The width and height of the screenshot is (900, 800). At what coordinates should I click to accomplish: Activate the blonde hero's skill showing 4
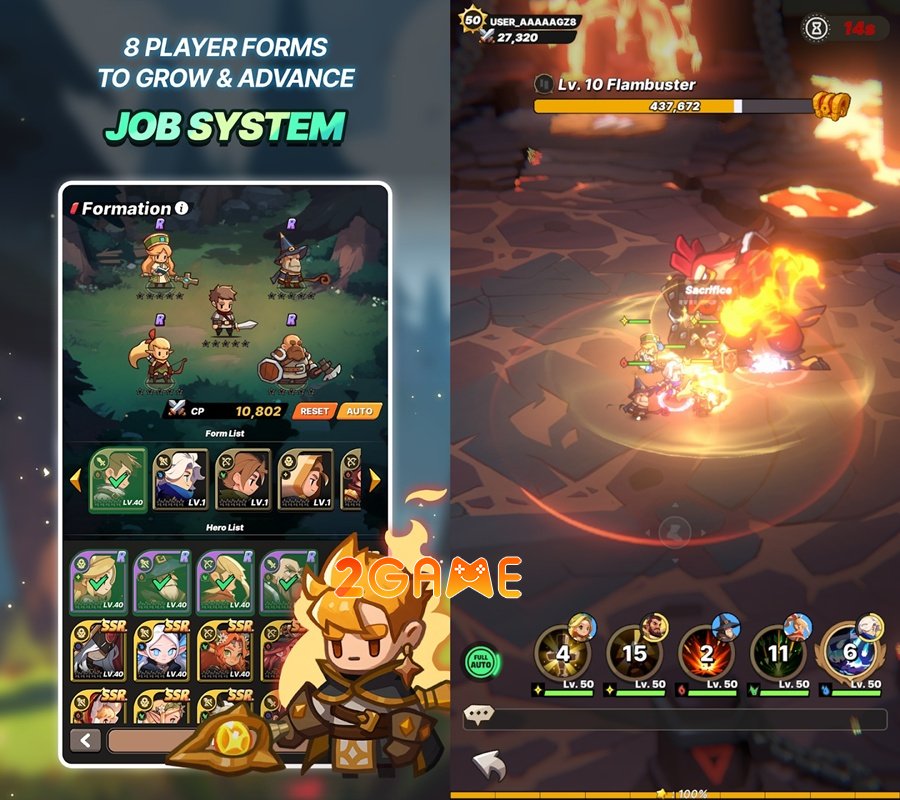point(564,653)
